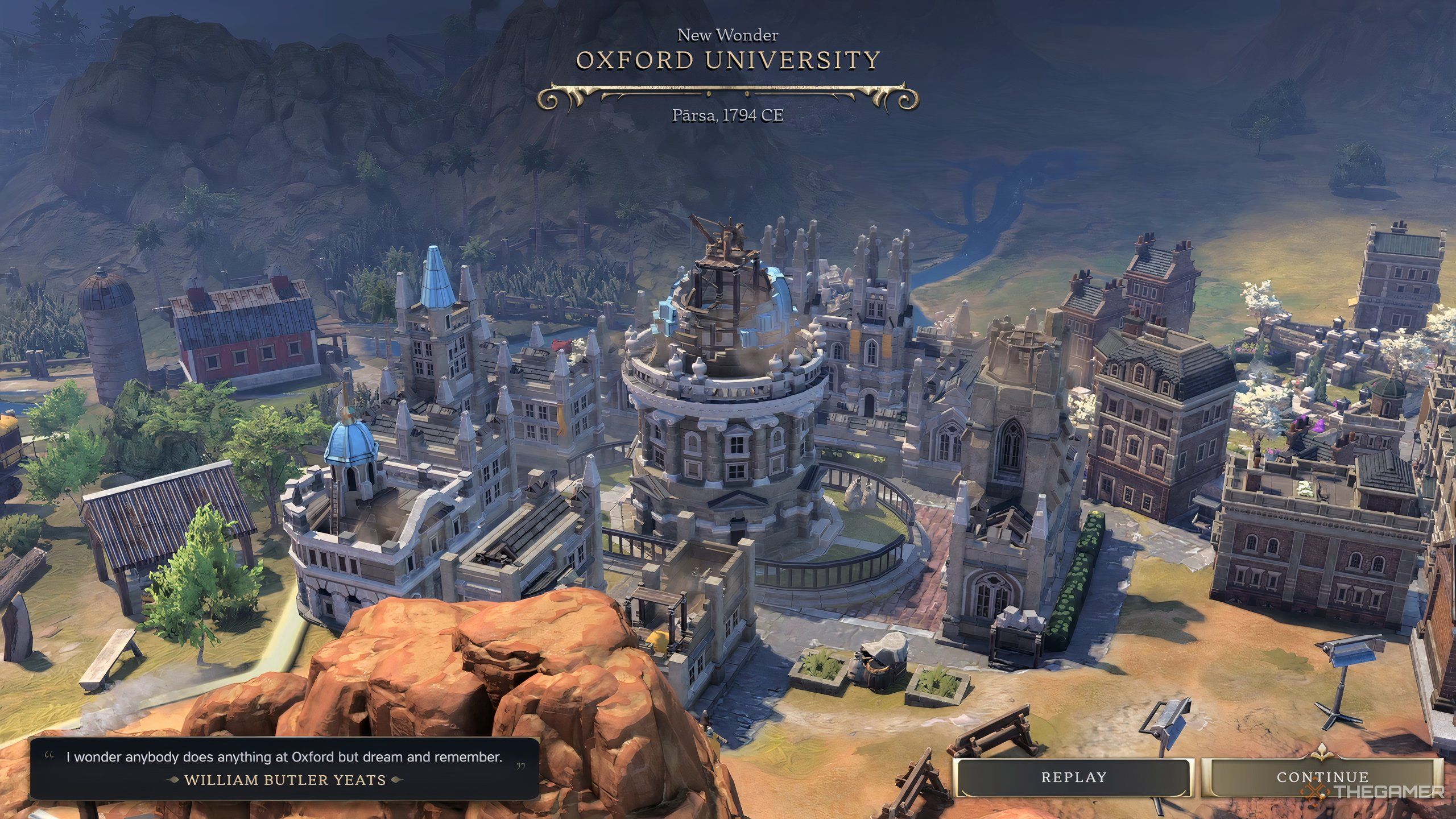This screenshot has height=819, width=1456.
Task: Continue past the New Wonder screen
Action: pyautogui.click(x=1322, y=777)
